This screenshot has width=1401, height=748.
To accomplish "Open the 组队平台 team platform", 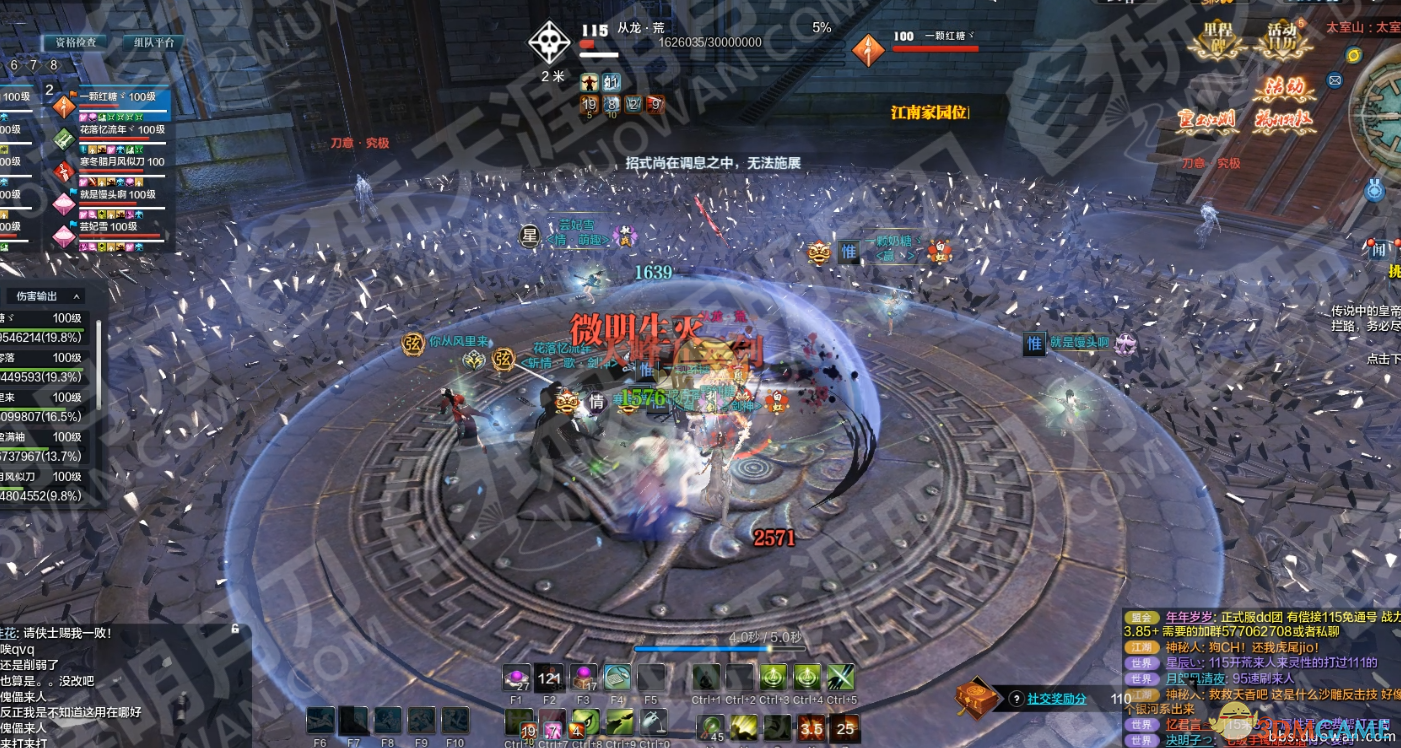I will coord(153,42).
